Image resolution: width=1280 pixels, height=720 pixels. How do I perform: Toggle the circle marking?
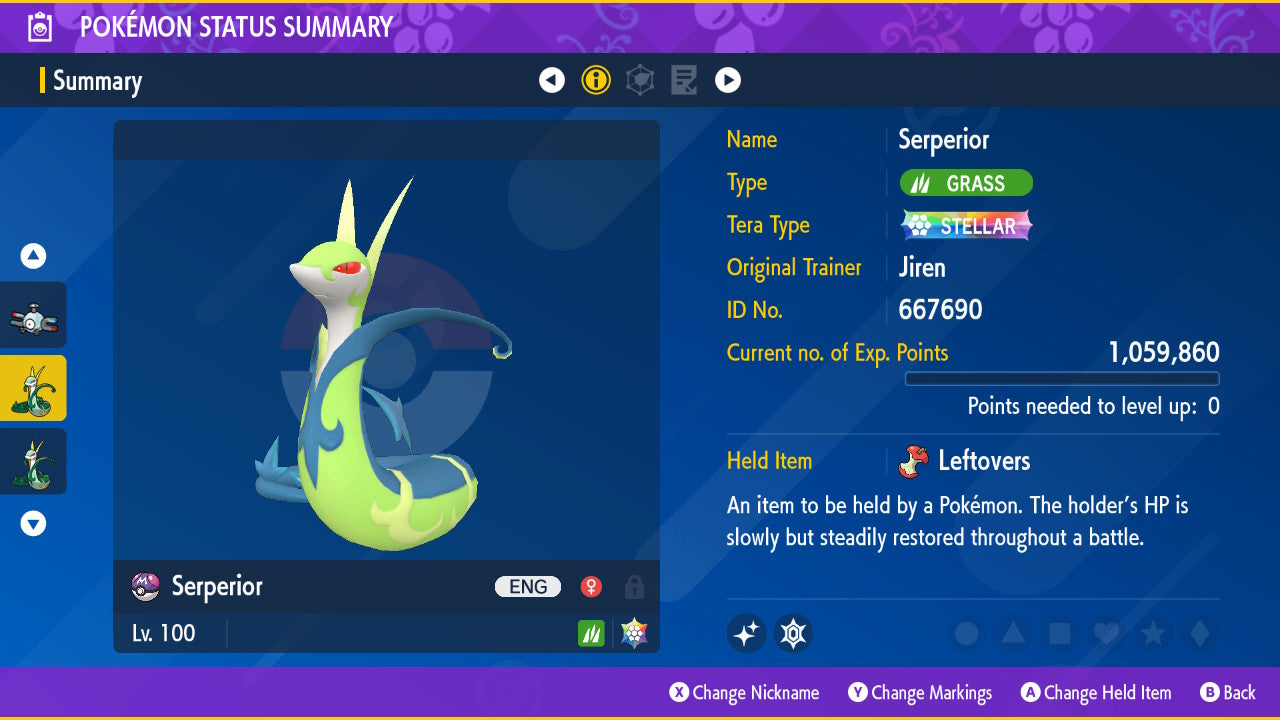[x=966, y=633]
